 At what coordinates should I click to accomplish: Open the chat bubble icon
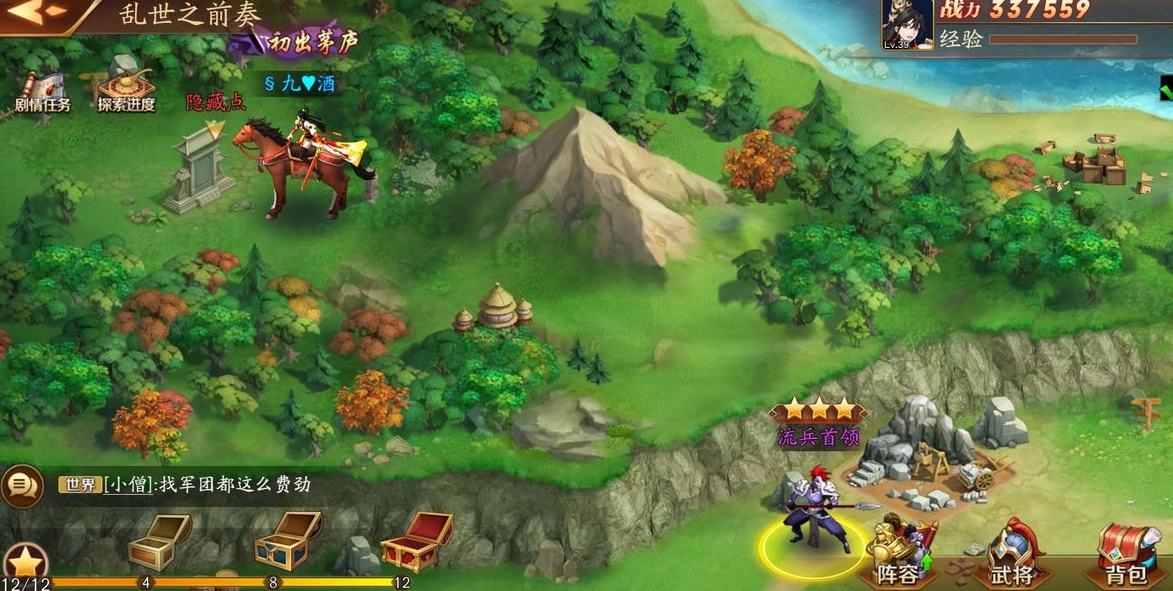[x=22, y=486]
